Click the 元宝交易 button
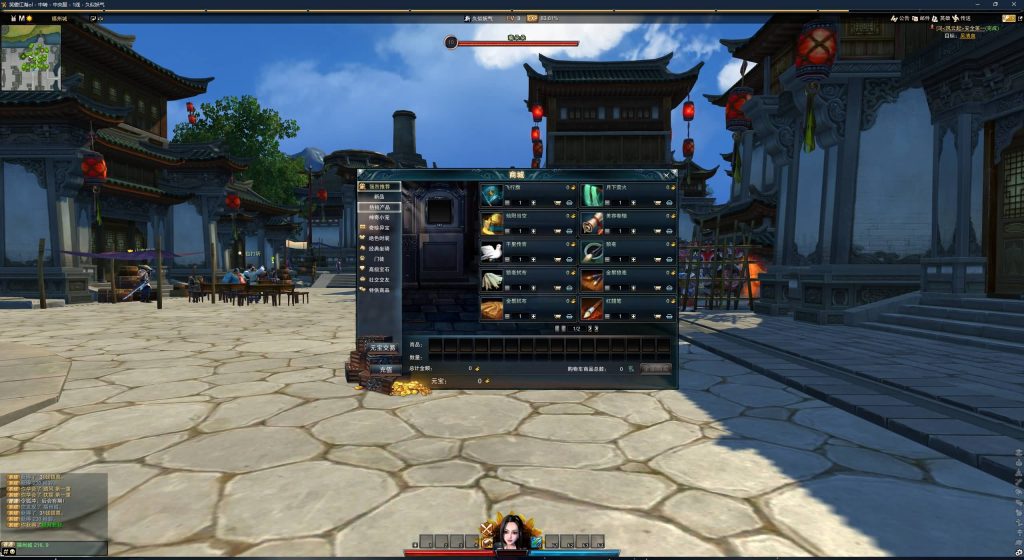 381,348
